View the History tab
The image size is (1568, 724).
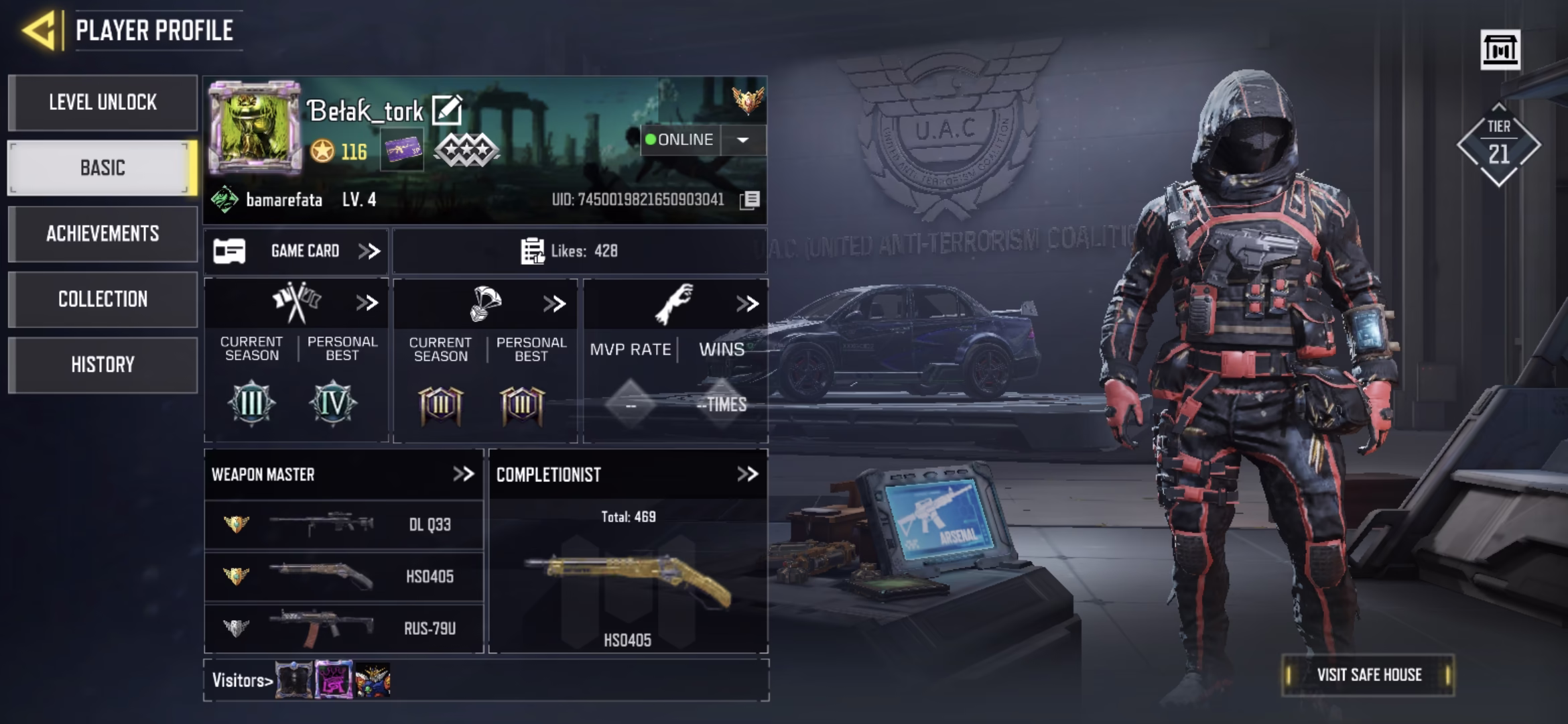103,365
